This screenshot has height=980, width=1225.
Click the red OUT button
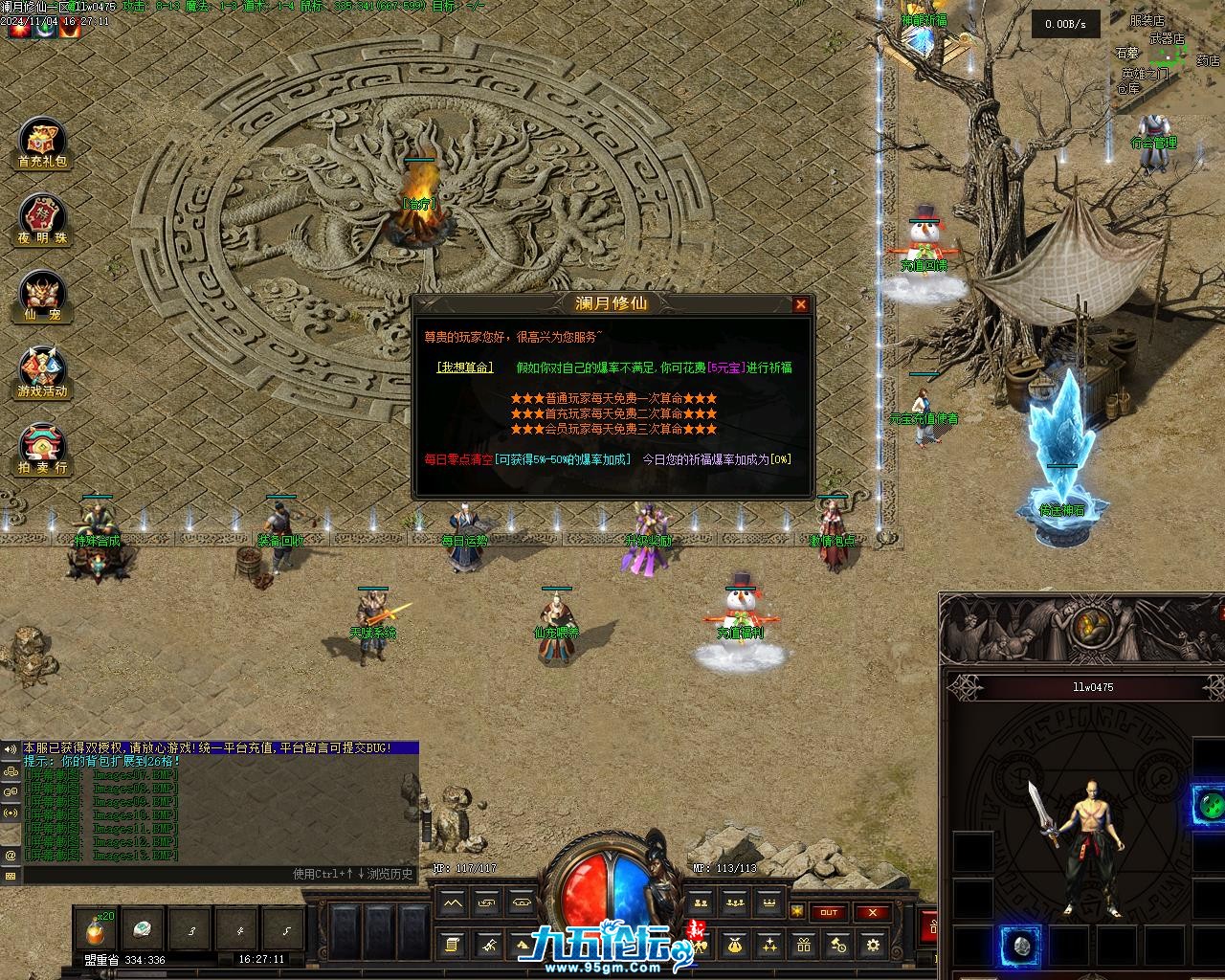click(x=829, y=912)
